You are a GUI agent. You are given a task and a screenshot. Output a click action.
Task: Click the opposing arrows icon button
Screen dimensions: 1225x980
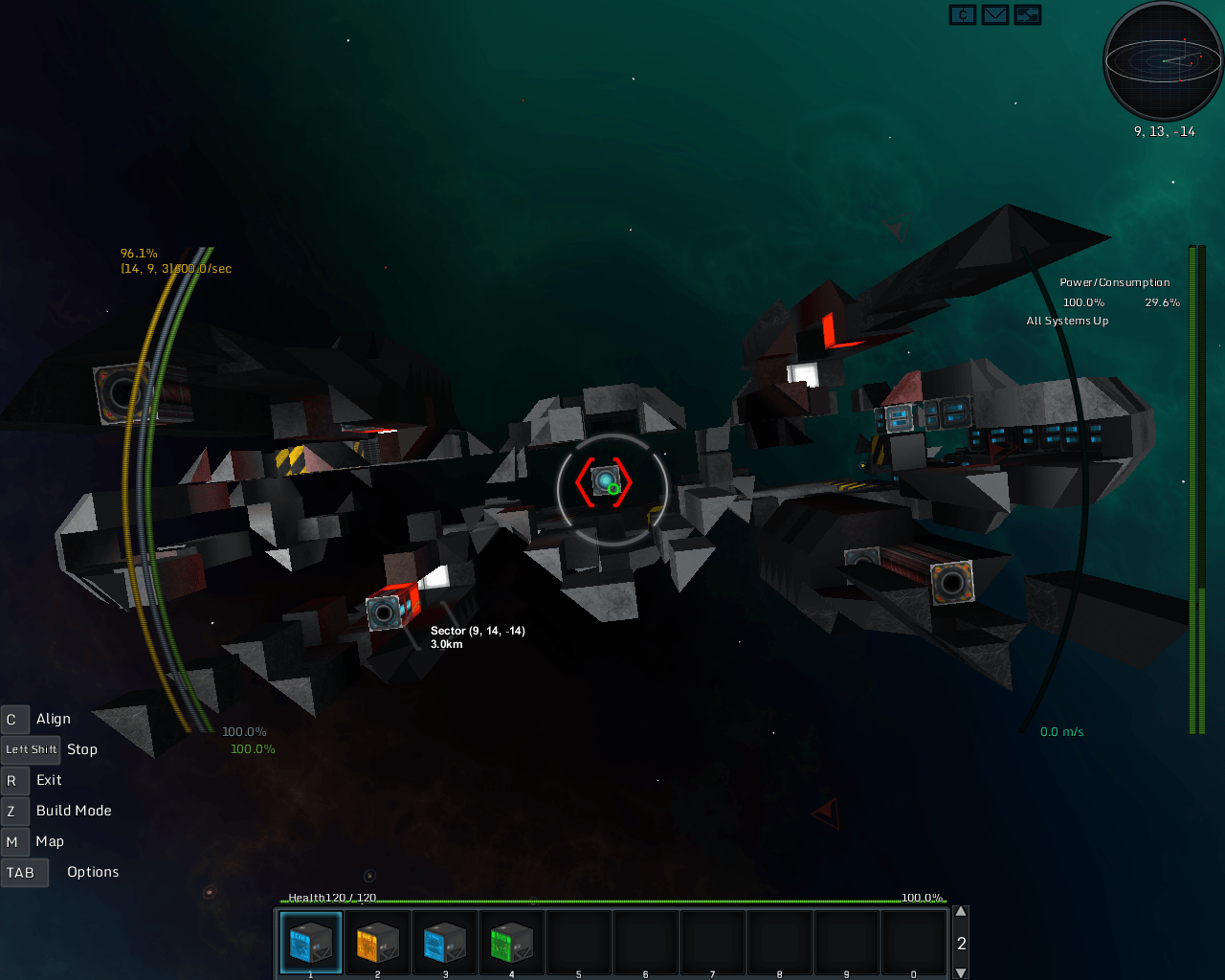pyautogui.click(x=1028, y=15)
